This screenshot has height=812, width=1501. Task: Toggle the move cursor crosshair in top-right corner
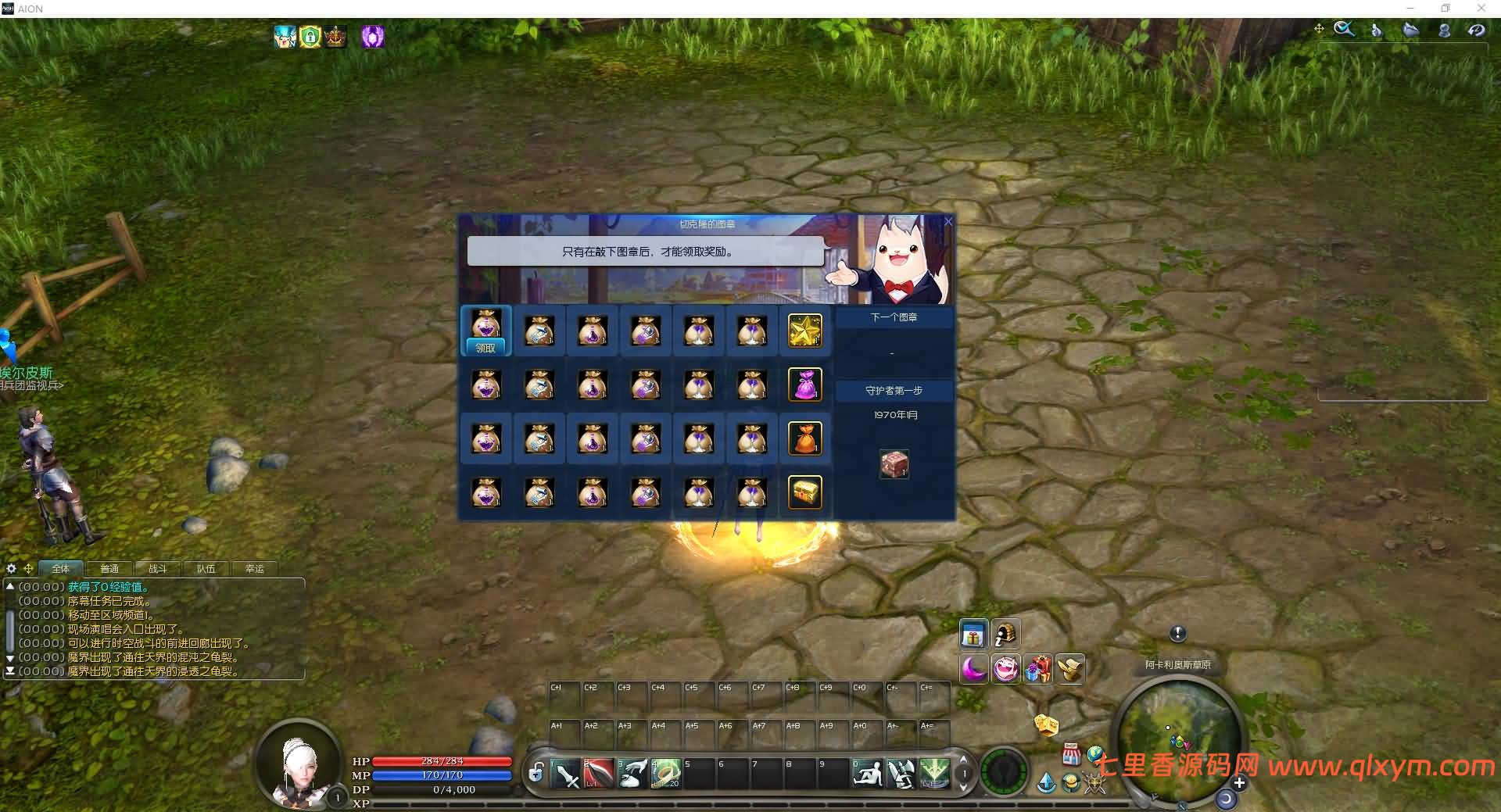coord(1319,28)
